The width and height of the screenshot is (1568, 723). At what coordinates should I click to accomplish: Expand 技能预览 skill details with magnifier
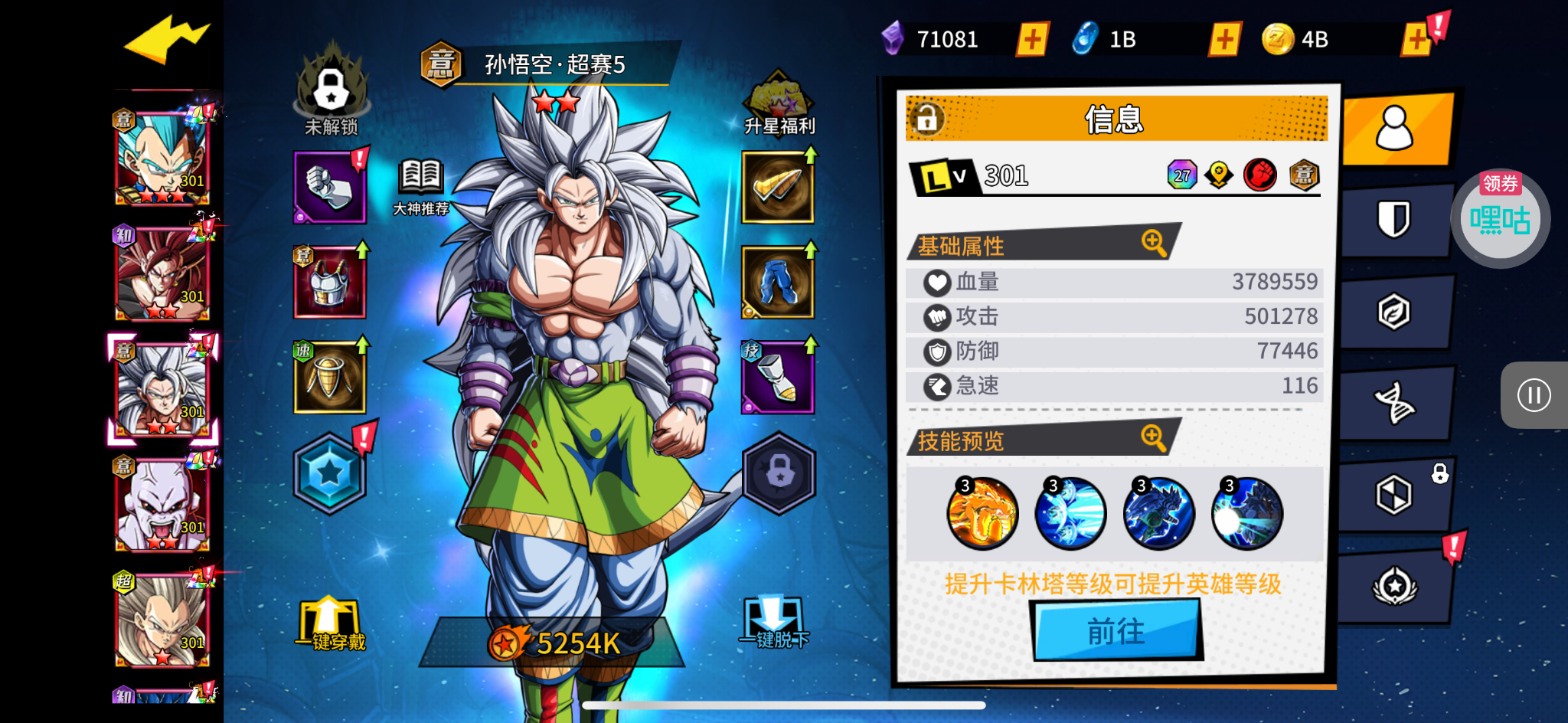(1153, 438)
